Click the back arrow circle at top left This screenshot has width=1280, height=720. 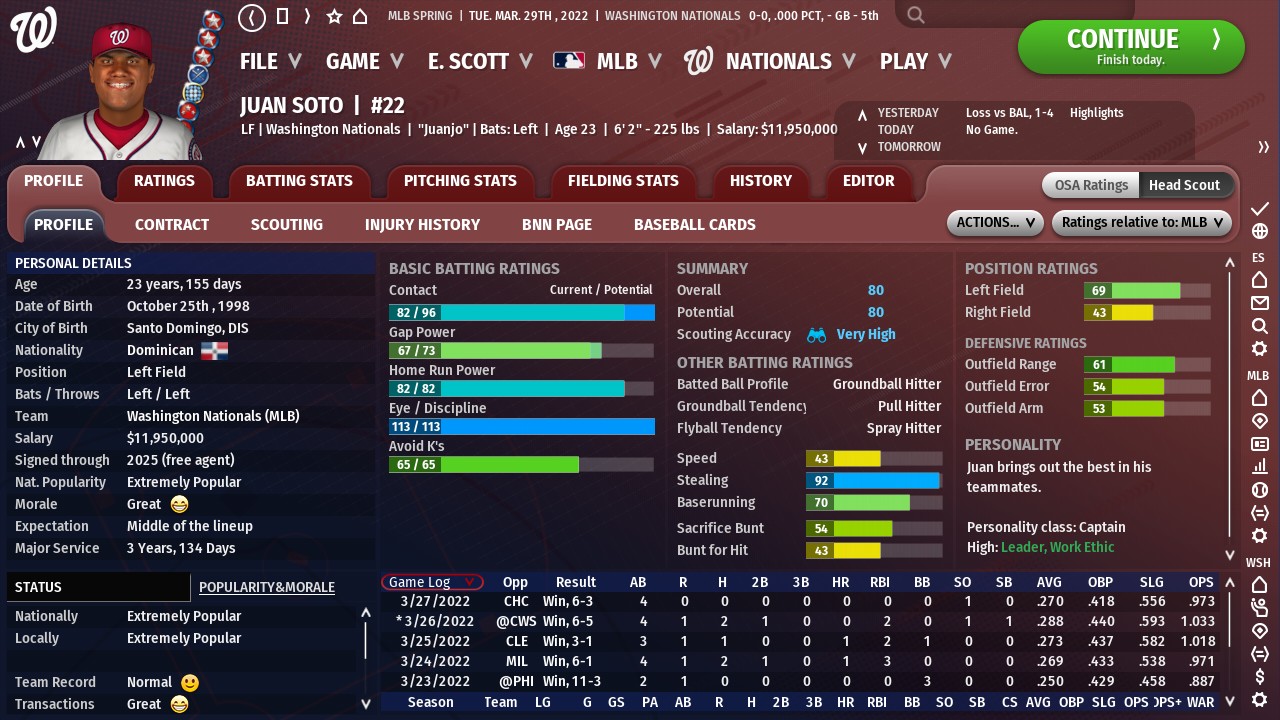[x=252, y=17]
